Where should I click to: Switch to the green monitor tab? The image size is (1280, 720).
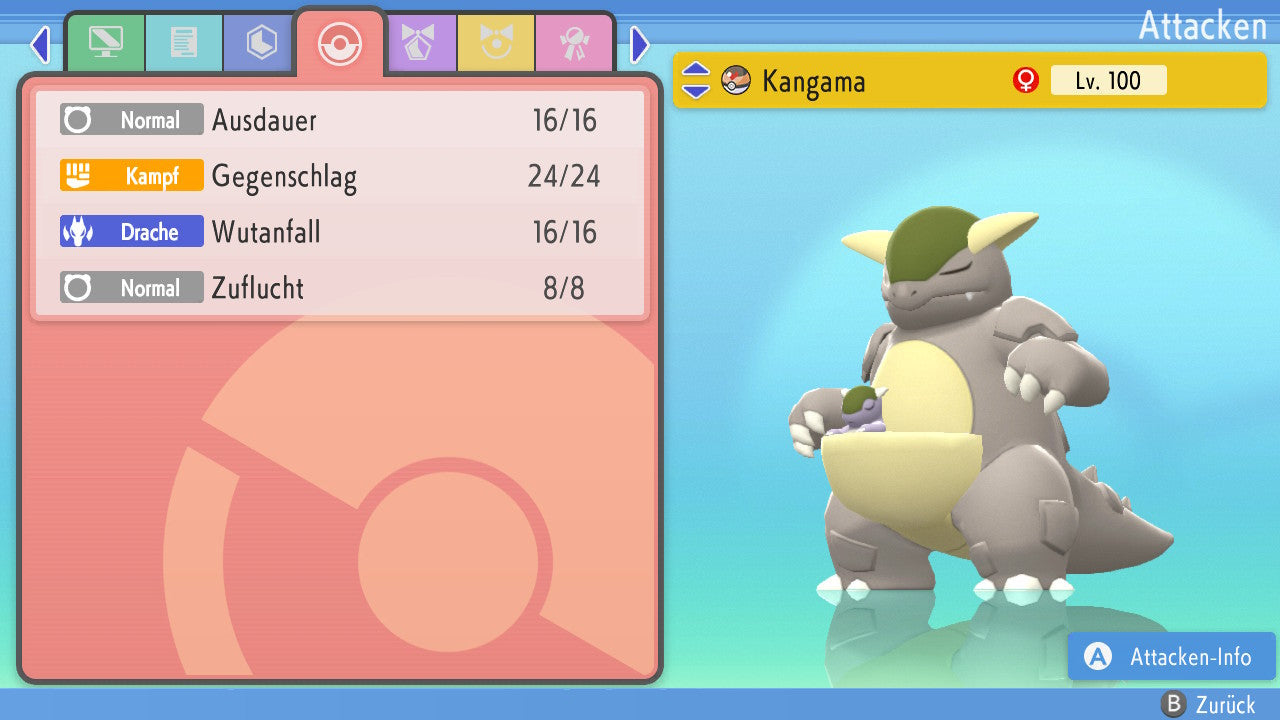click(x=105, y=43)
